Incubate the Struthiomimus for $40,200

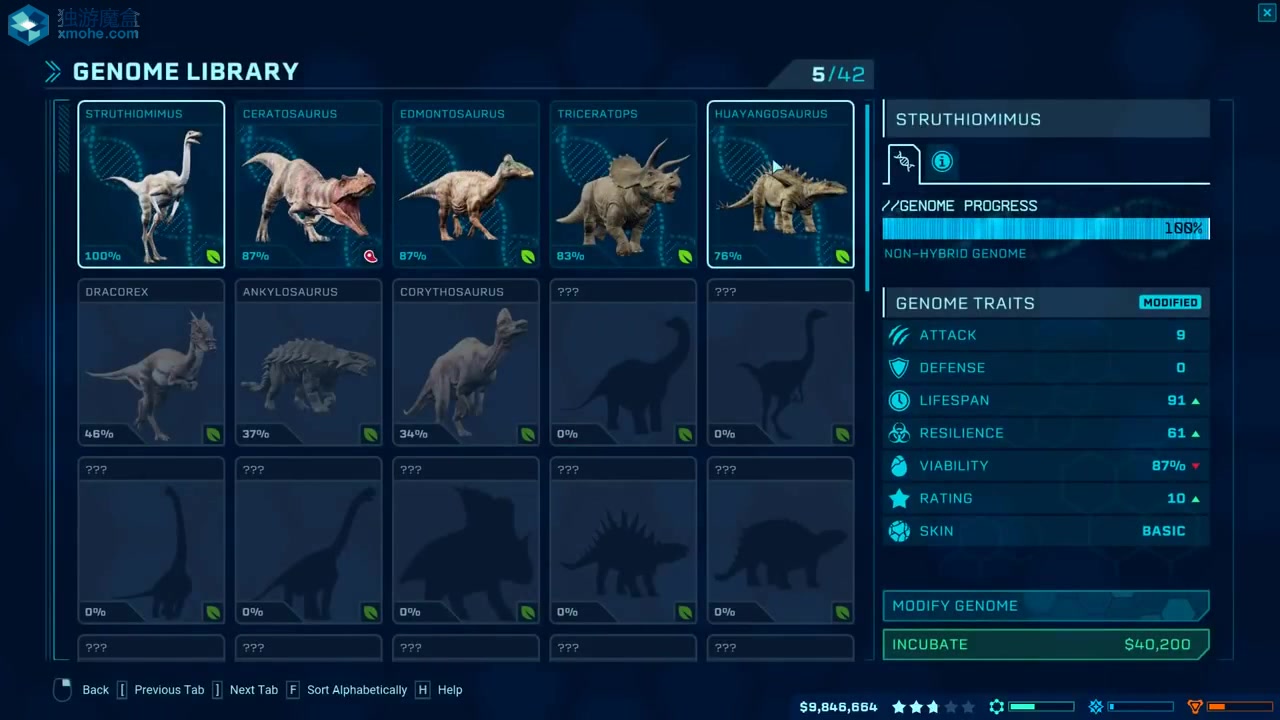(x=1045, y=645)
